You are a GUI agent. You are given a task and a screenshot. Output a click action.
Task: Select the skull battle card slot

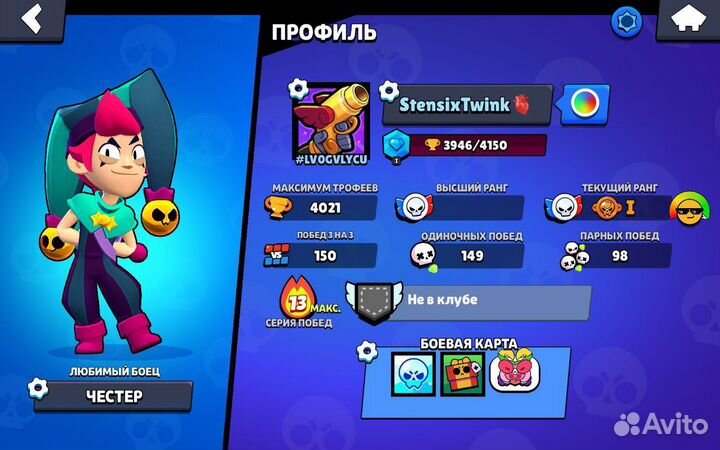pyautogui.click(x=411, y=374)
